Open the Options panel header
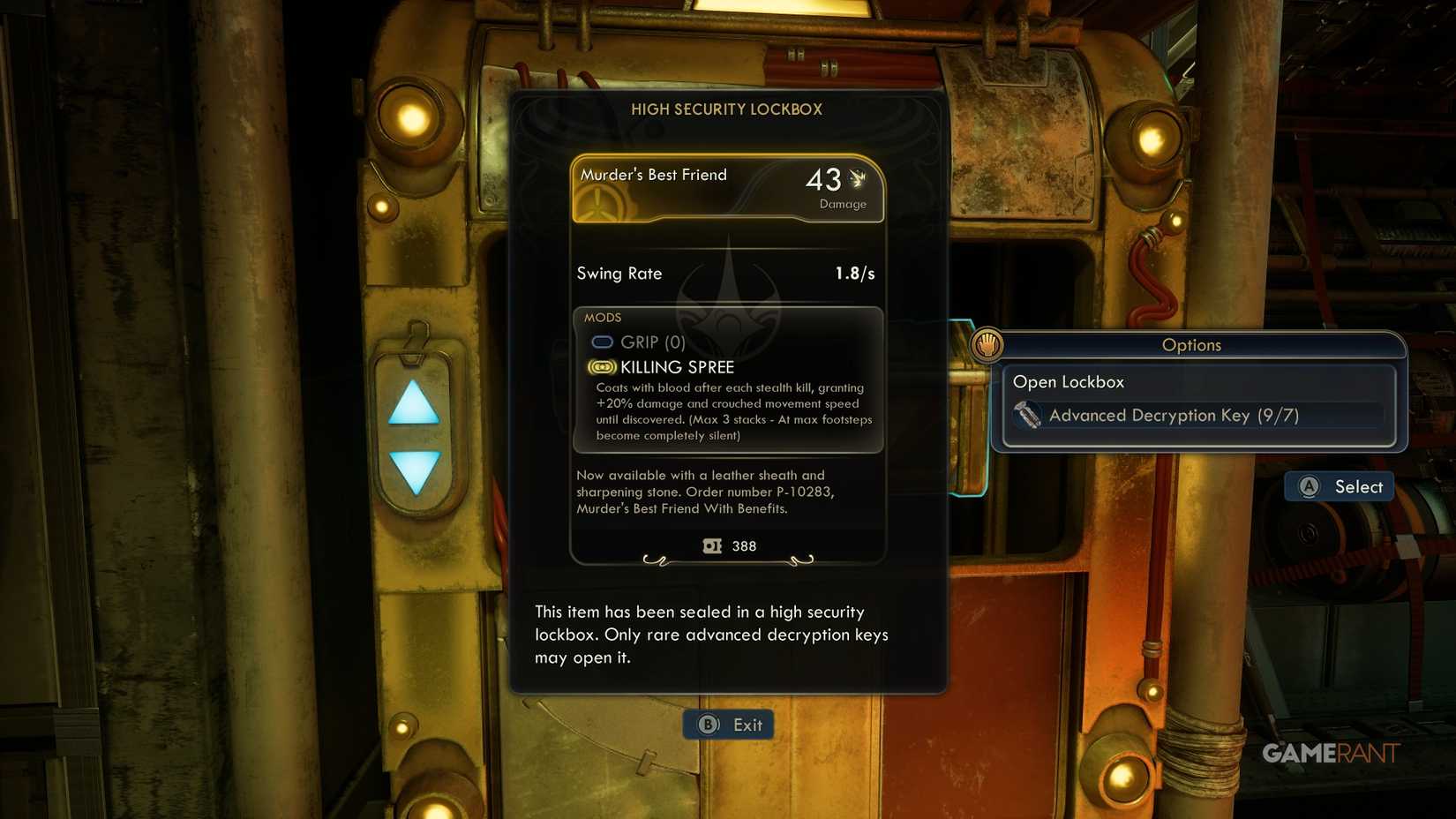The image size is (1456, 819). tap(1191, 345)
